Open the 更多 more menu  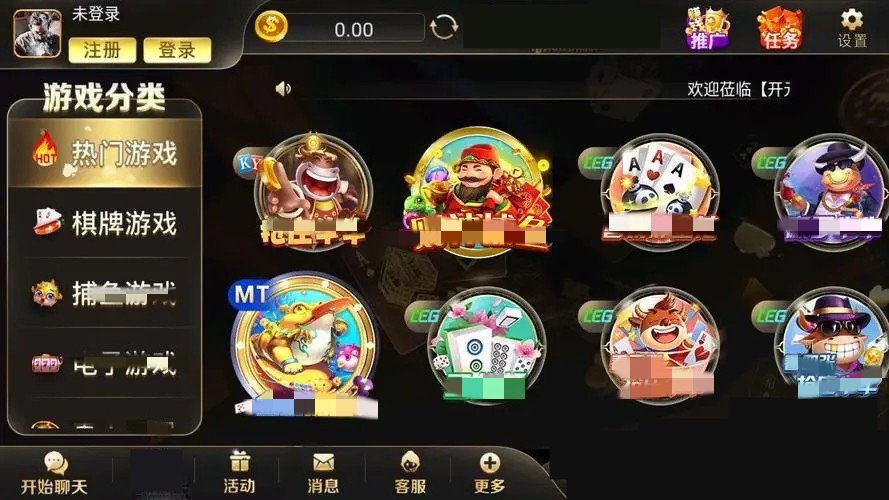point(489,473)
